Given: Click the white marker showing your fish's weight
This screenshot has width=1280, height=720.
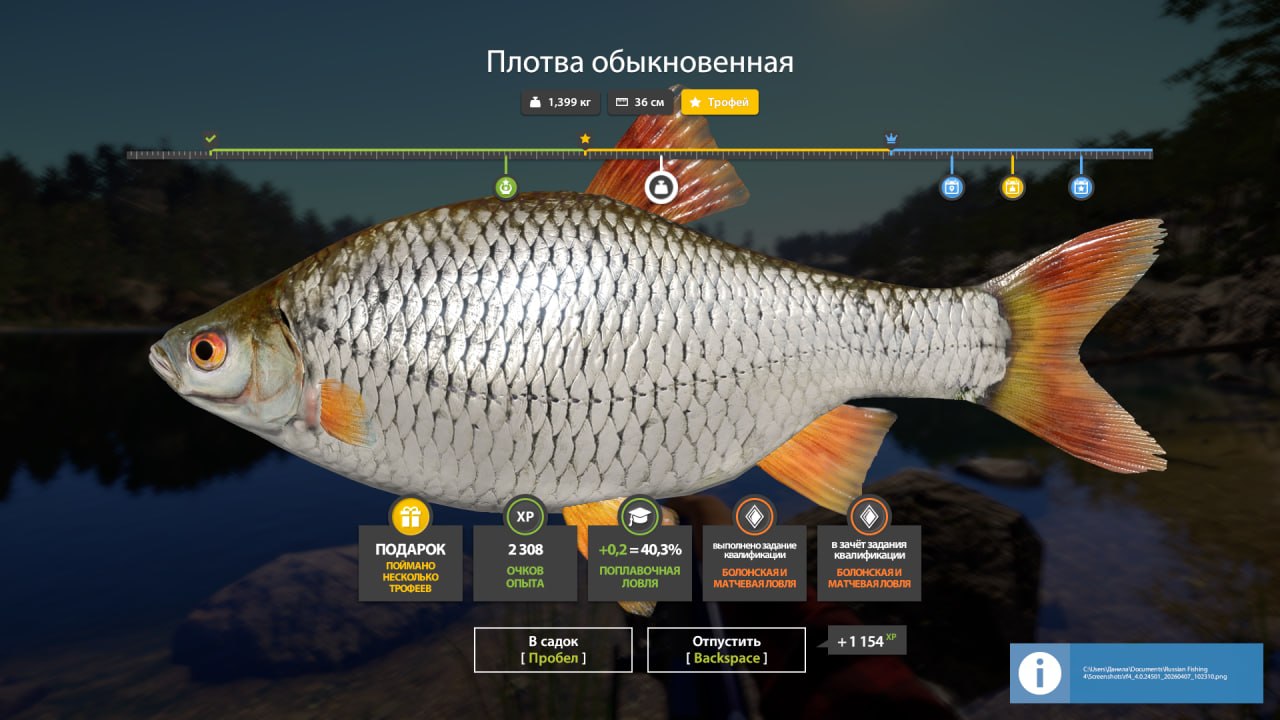Looking at the screenshot, I should pyautogui.click(x=660, y=187).
